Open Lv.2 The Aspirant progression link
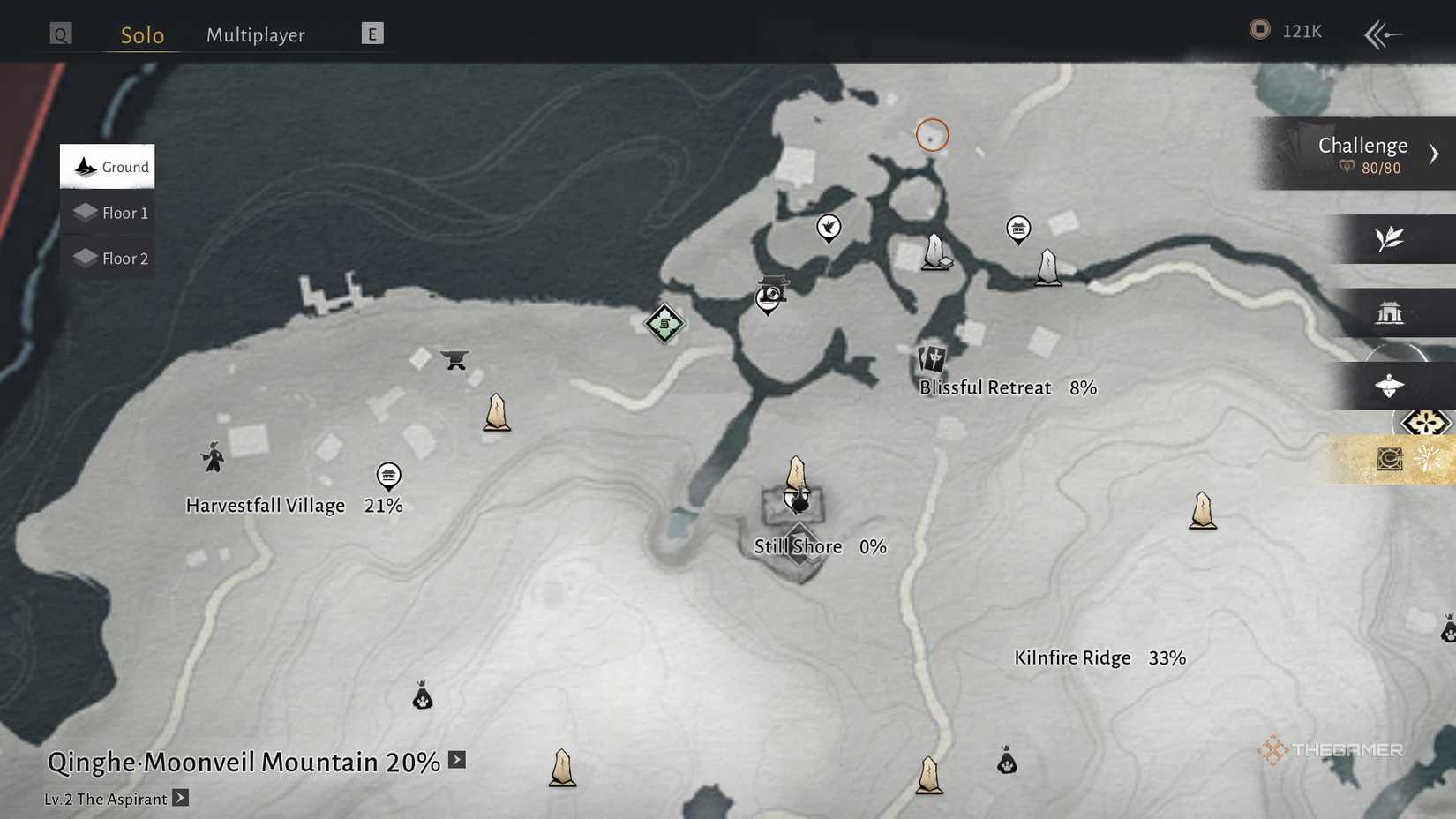This screenshot has width=1456, height=819. click(180, 798)
